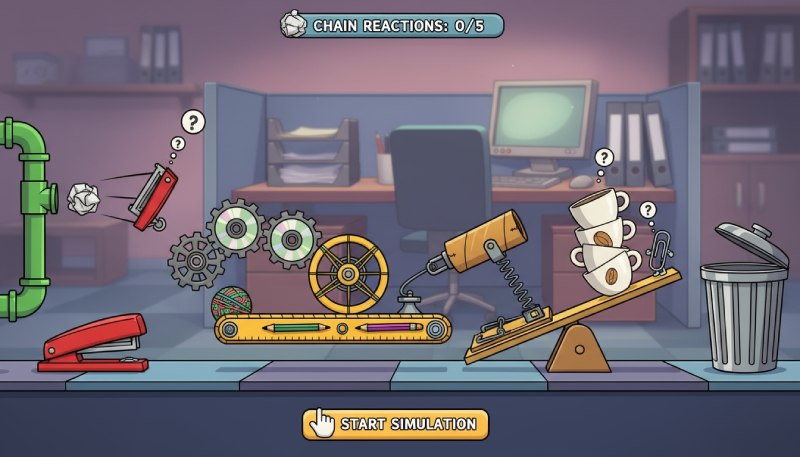
Task: Open the question mark hint above the paperclip
Action: point(647,210)
